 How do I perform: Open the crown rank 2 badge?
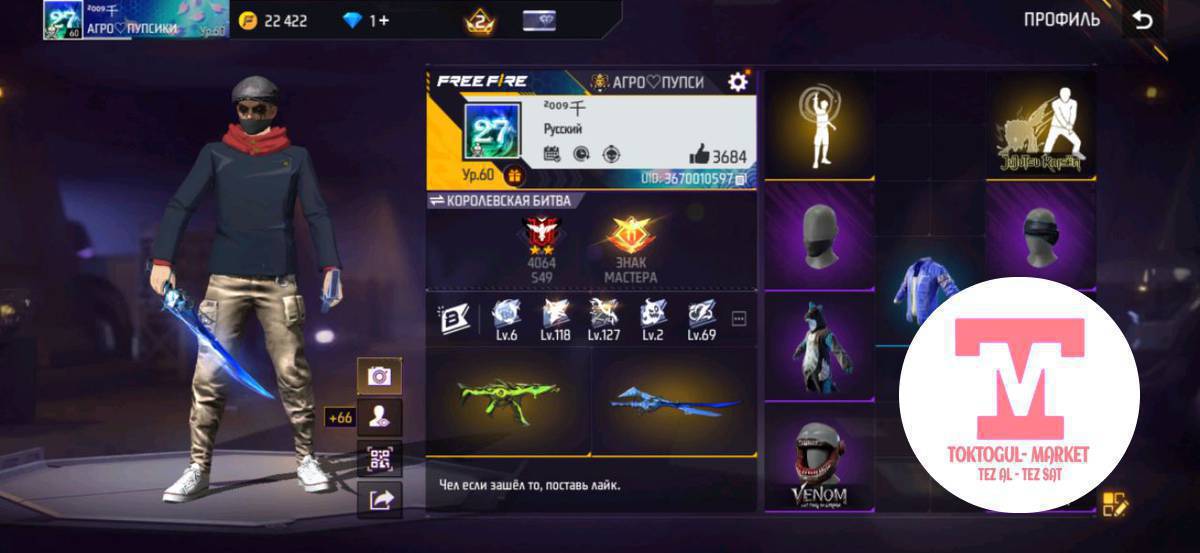click(x=479, y=20)
